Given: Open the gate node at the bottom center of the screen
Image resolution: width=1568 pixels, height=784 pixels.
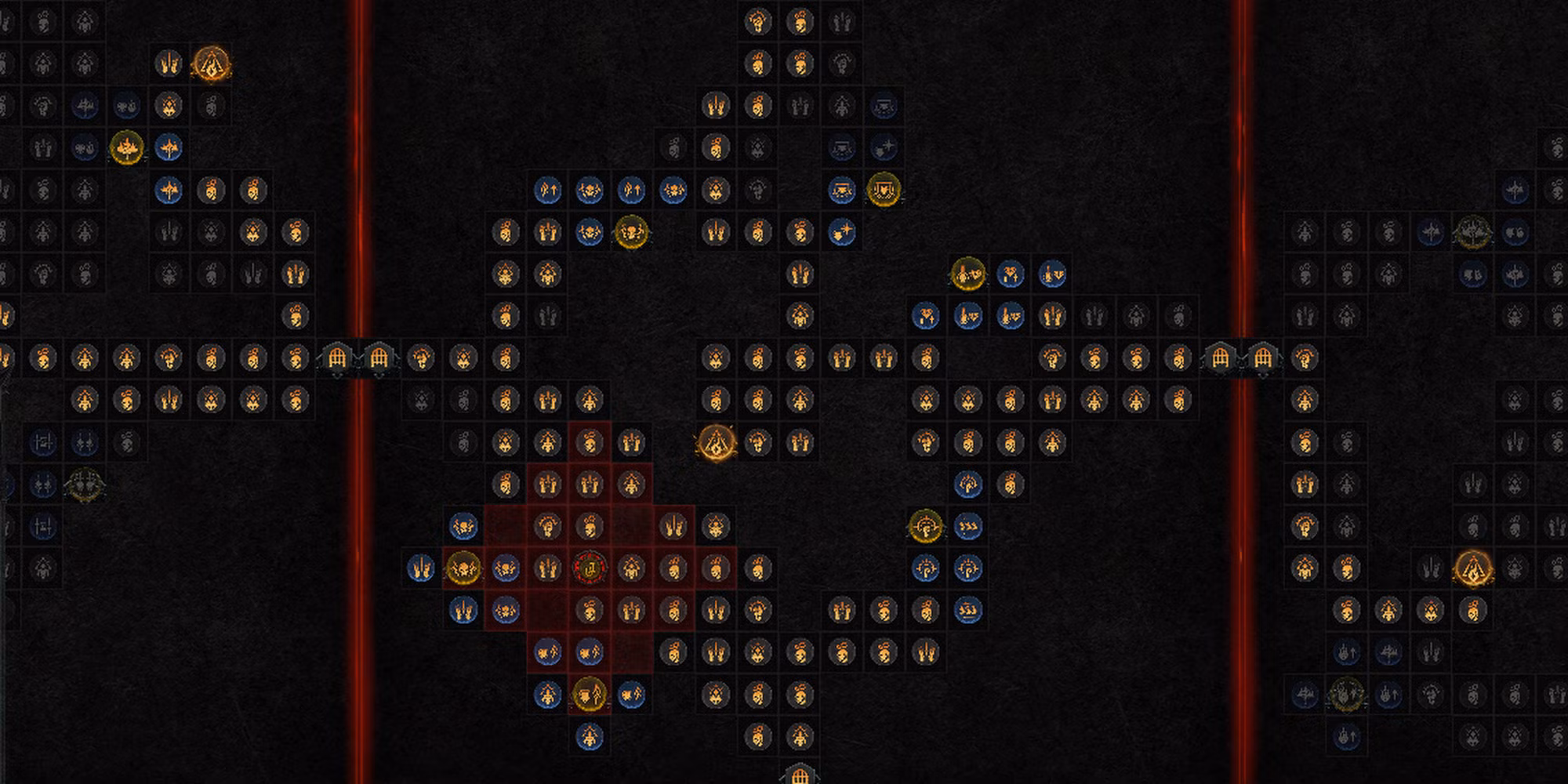Looking at the screenshot, I should coord(801,775).
